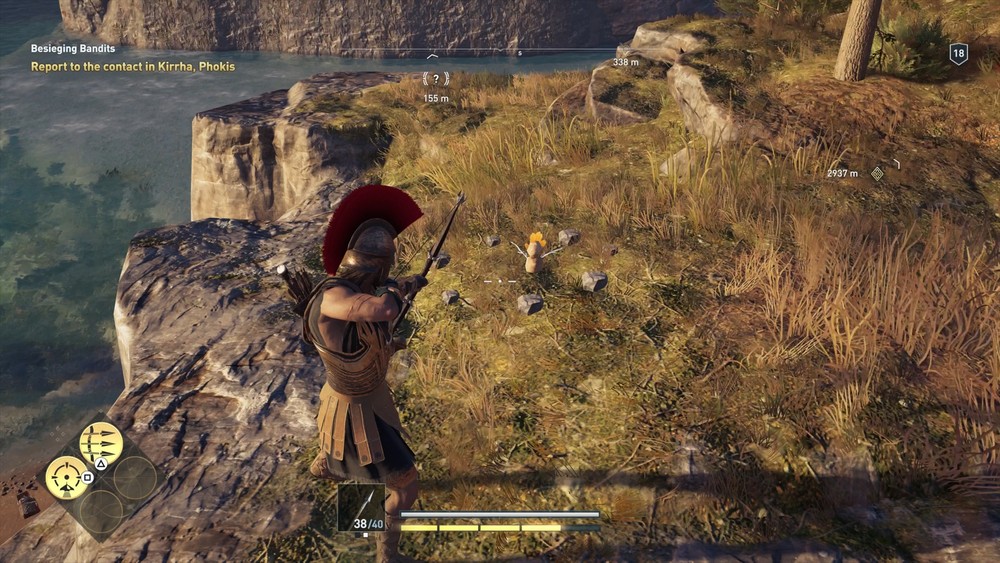Open the Besieging Bandits quest tracker
The image size is (1000, 563).
(x=73, y=48)
